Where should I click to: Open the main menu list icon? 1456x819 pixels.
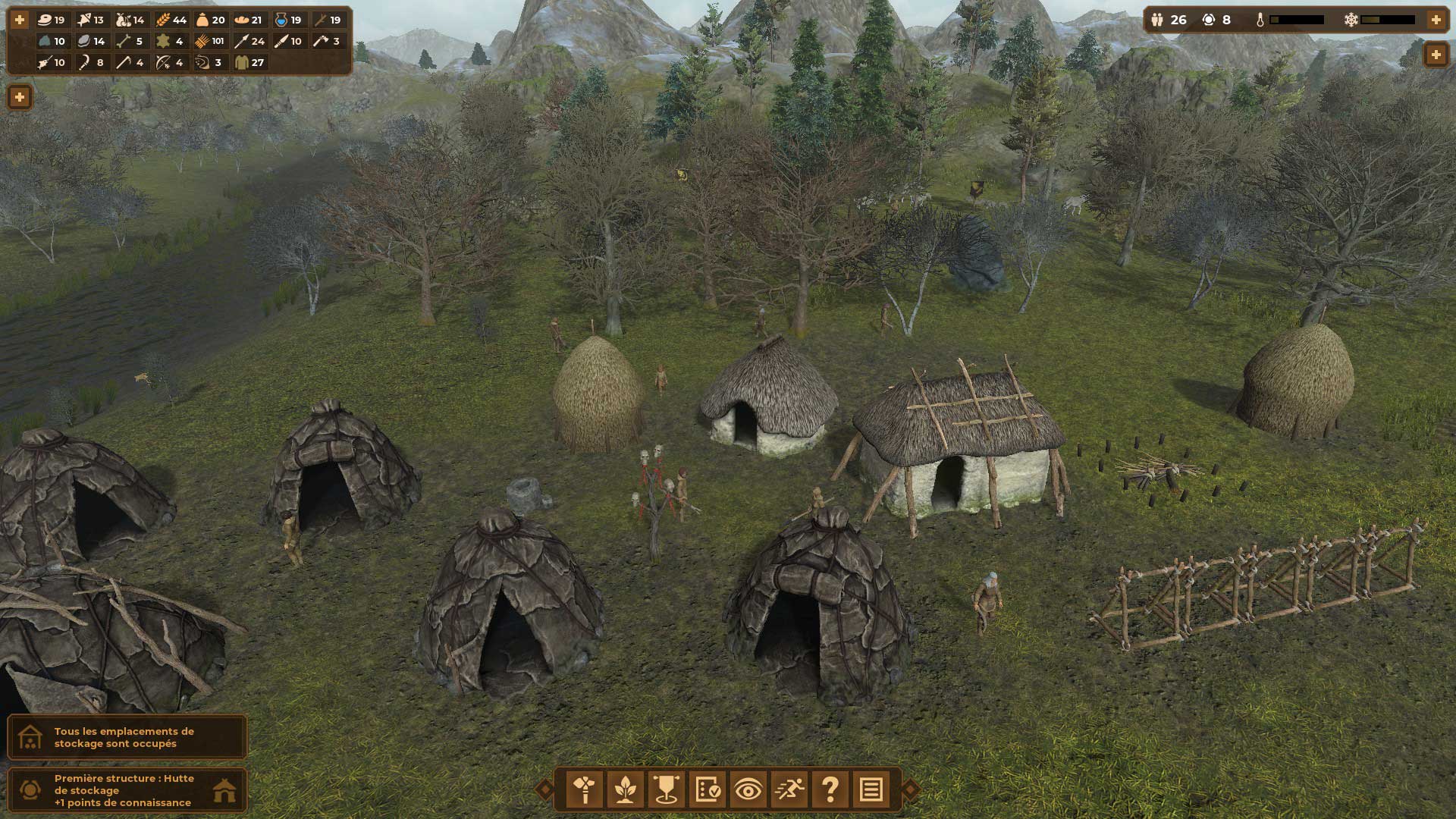pyautogui.click(x=871, y=790)
